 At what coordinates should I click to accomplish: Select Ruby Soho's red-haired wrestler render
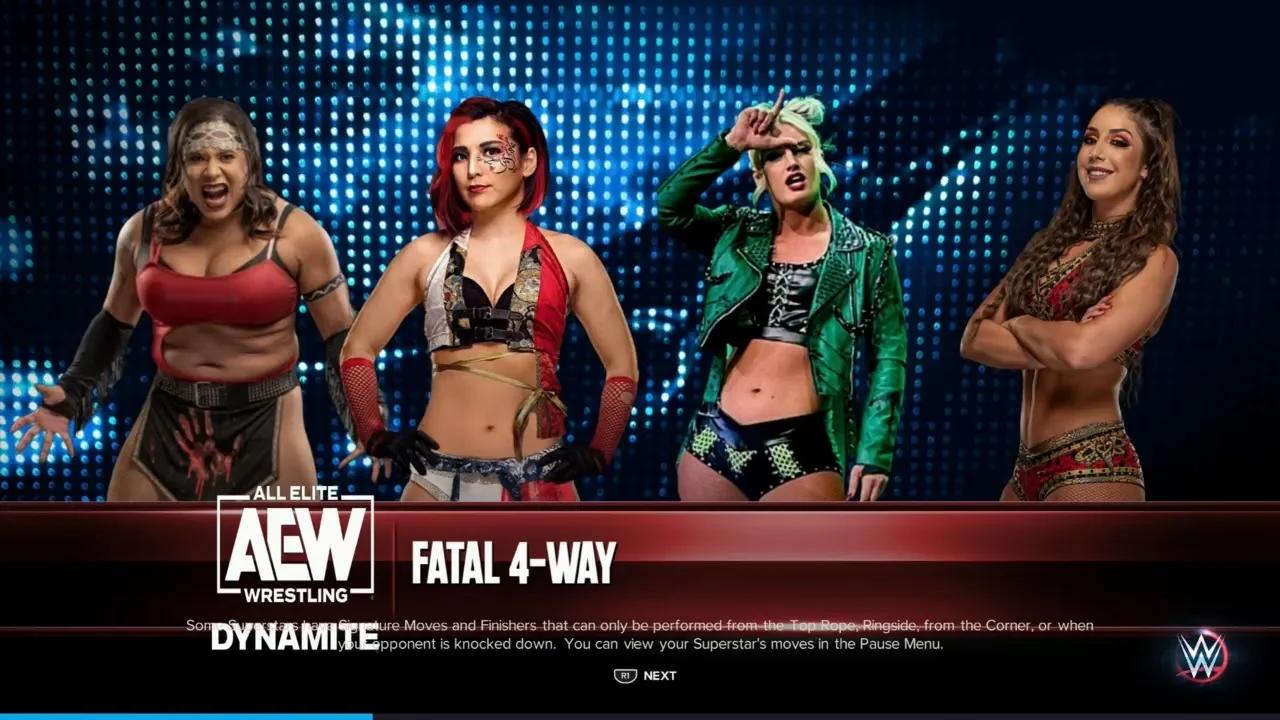pyautogui.click(x=490, y=300)
